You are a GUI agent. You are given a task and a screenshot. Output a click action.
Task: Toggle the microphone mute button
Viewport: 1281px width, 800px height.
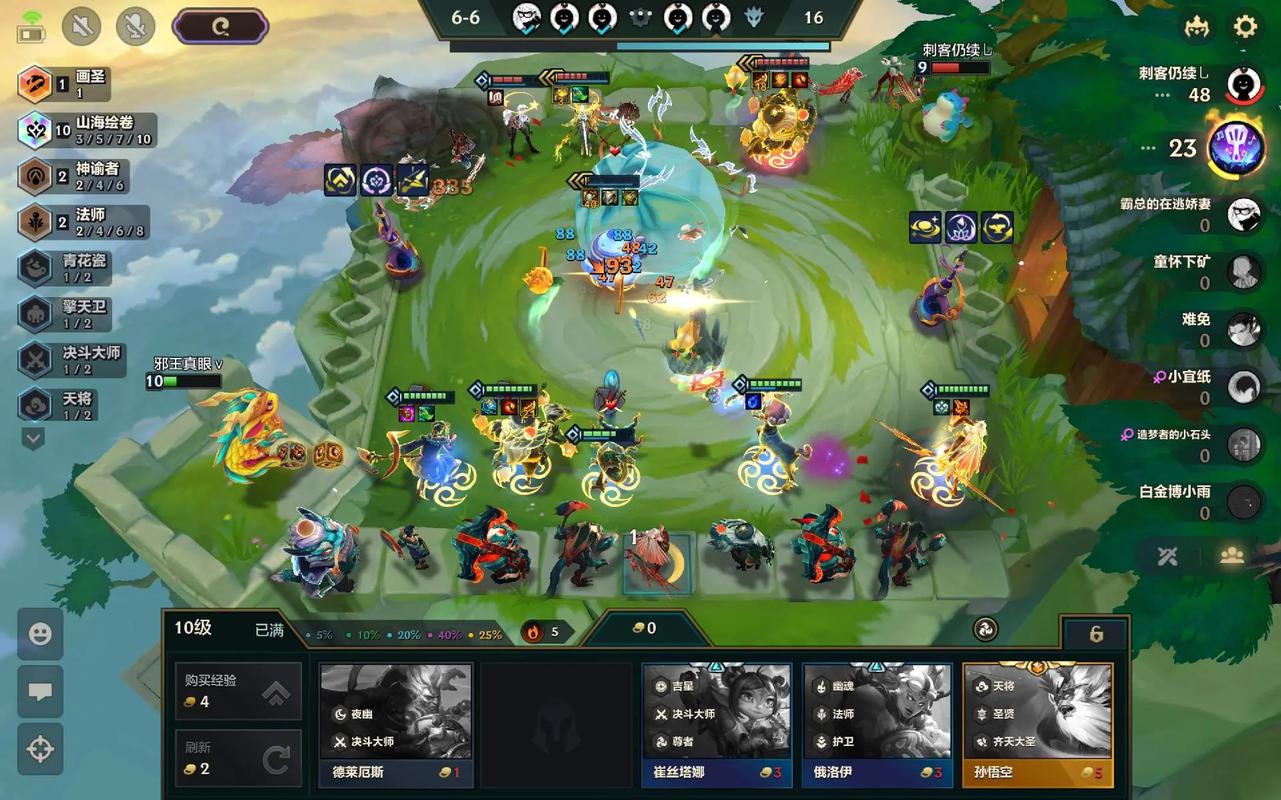pyautogui.click(x=136, y=27)
